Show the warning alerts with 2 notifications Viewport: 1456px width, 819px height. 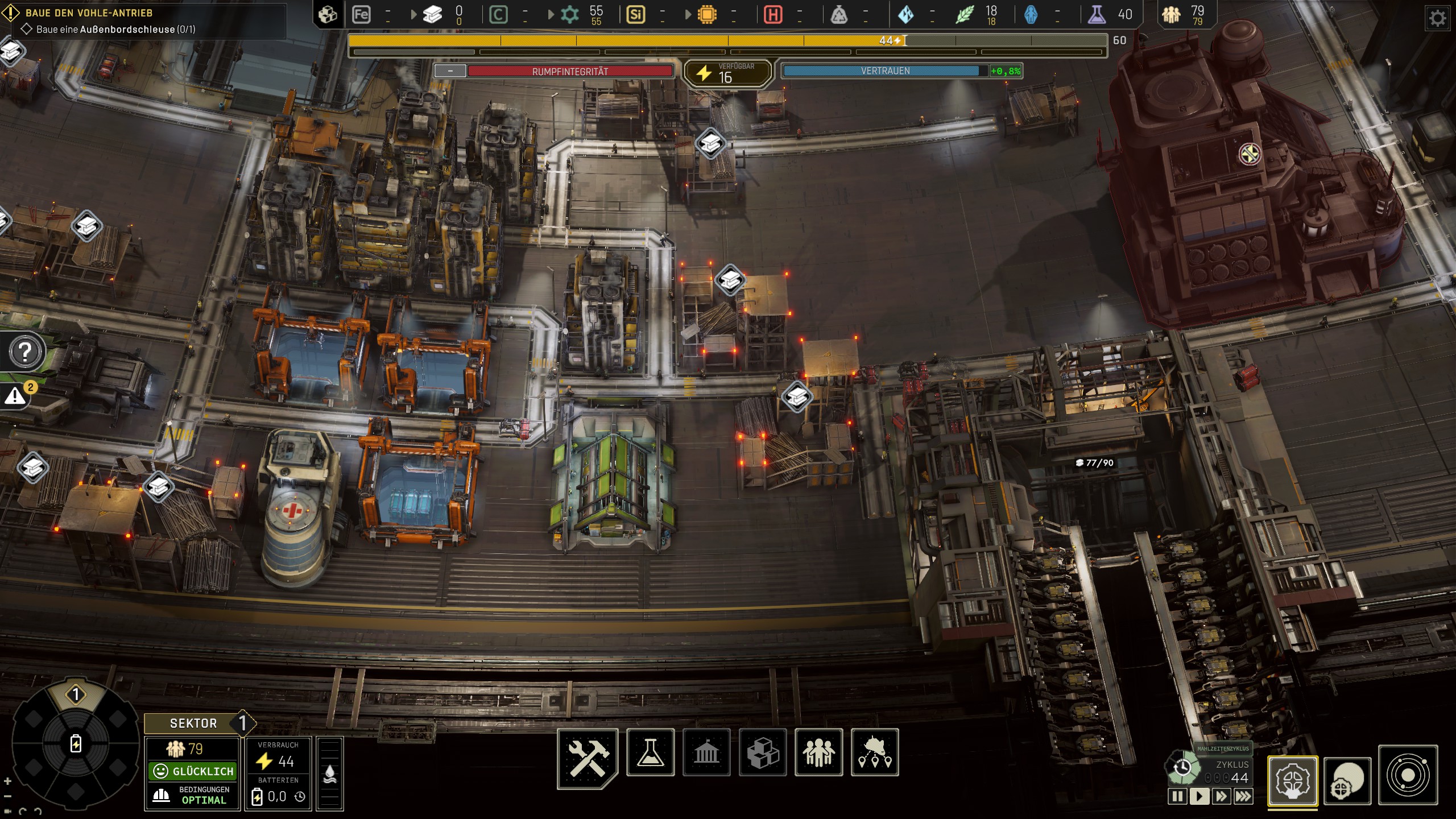pos(16,396)
